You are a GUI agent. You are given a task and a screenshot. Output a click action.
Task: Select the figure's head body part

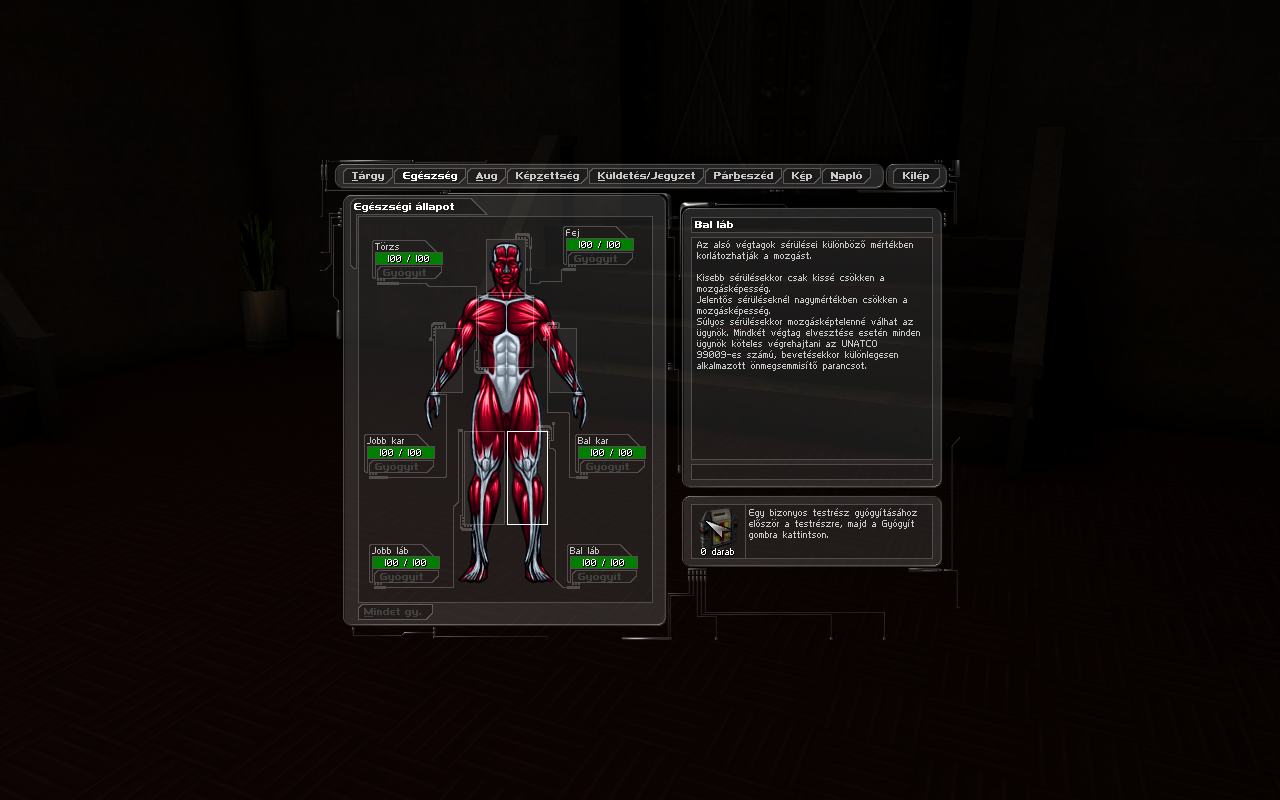[507, 268]
